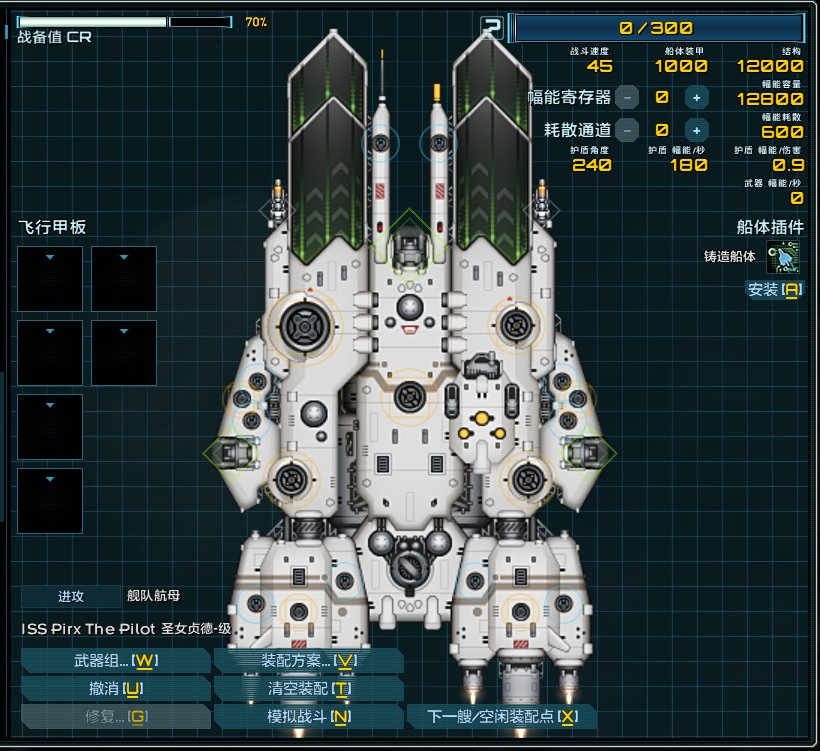The image size is (820, 751).
Task: Go to next ship with 下一艘/空闲装配点
Action: (502, 717)
